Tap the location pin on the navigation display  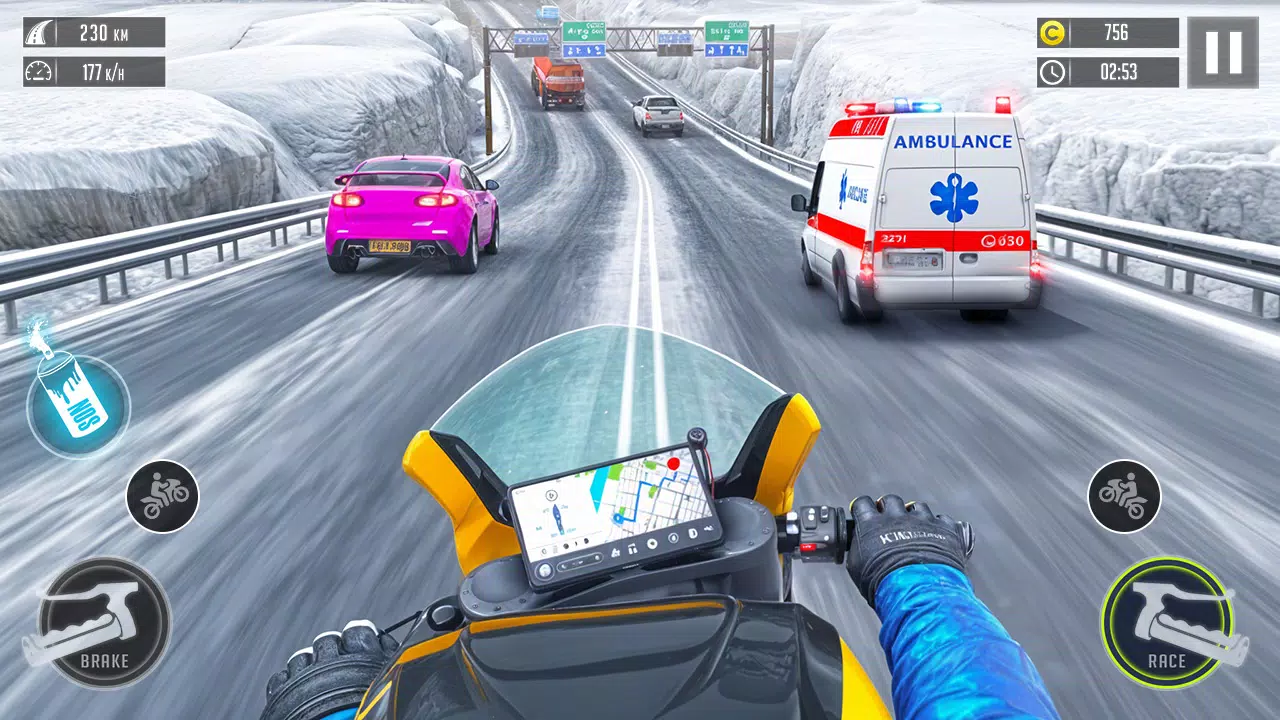[x=674, y=464]
